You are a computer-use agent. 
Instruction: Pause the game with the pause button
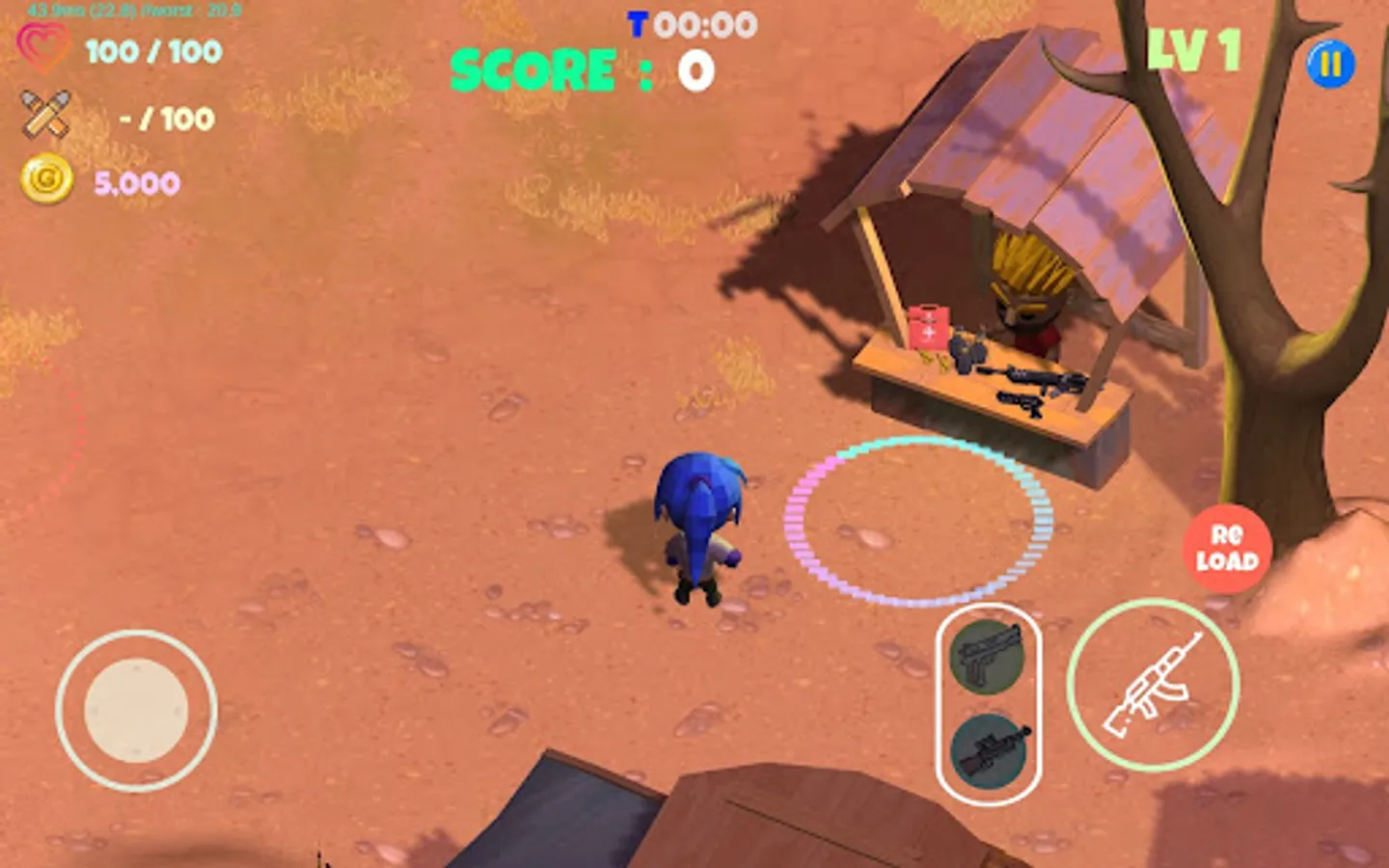(1331, 66)
